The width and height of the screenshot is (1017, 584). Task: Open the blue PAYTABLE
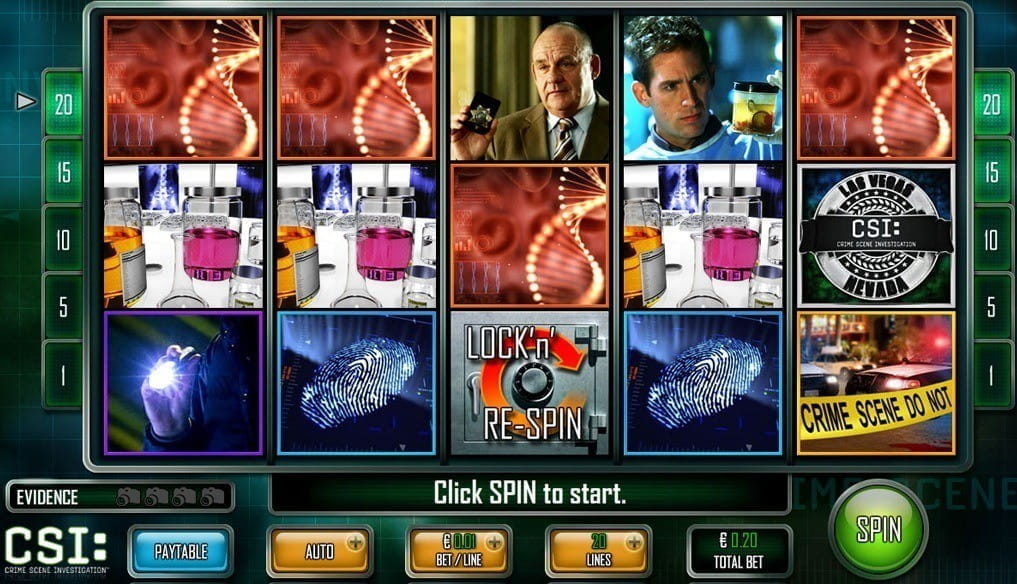click(181, 551)
